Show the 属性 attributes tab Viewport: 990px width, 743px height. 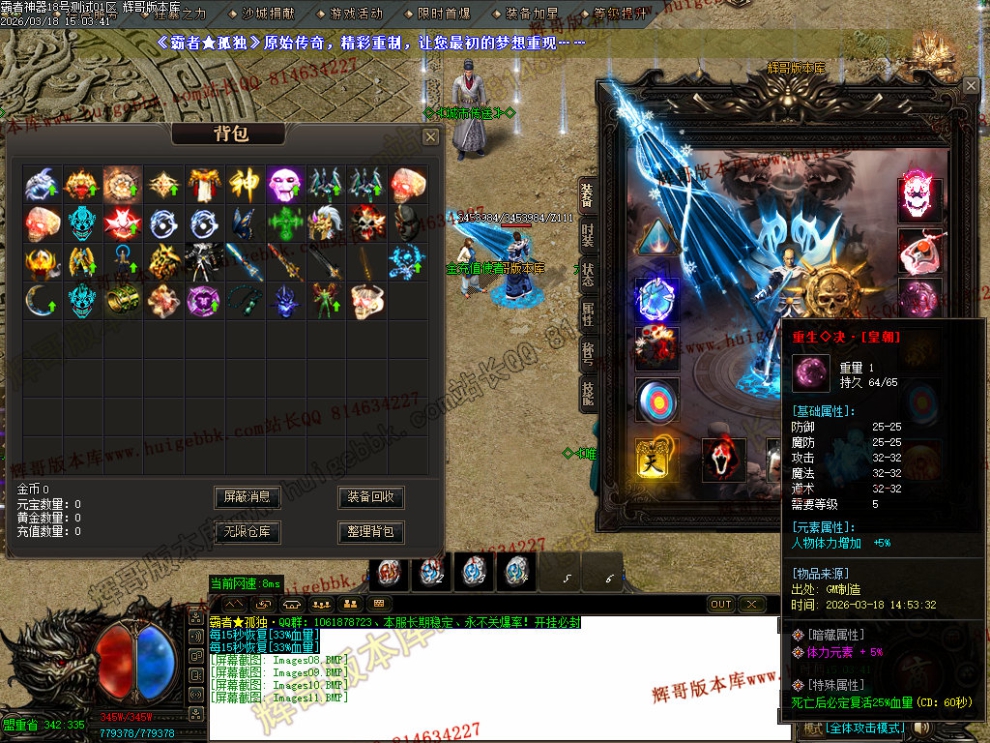[x=588, y=314]
